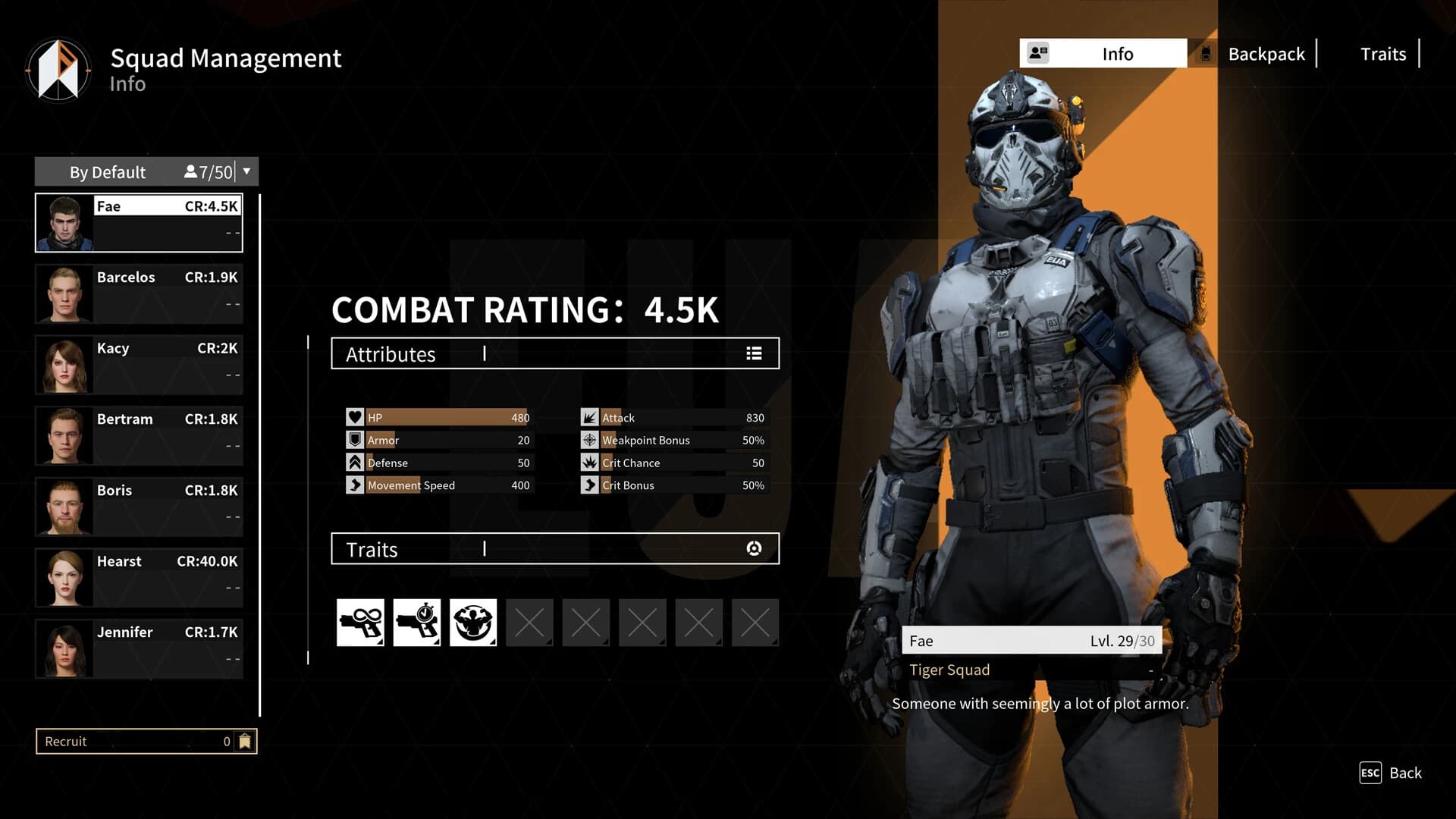Open the Attributes list view icon
1456x819 pixels.
click(x=753, y=353)
